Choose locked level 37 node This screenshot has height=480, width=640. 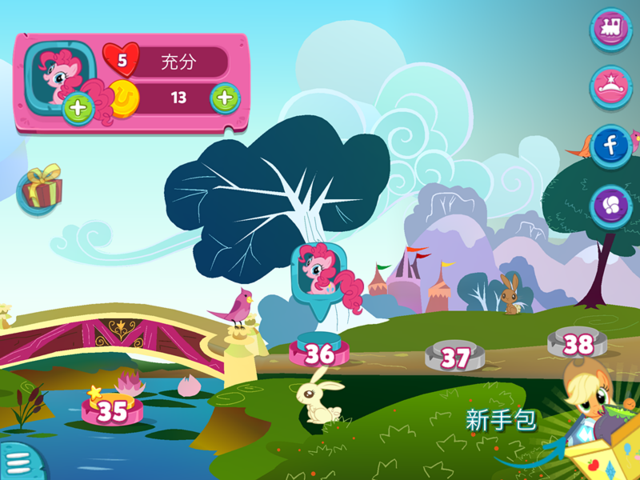(x=455, y=356)
